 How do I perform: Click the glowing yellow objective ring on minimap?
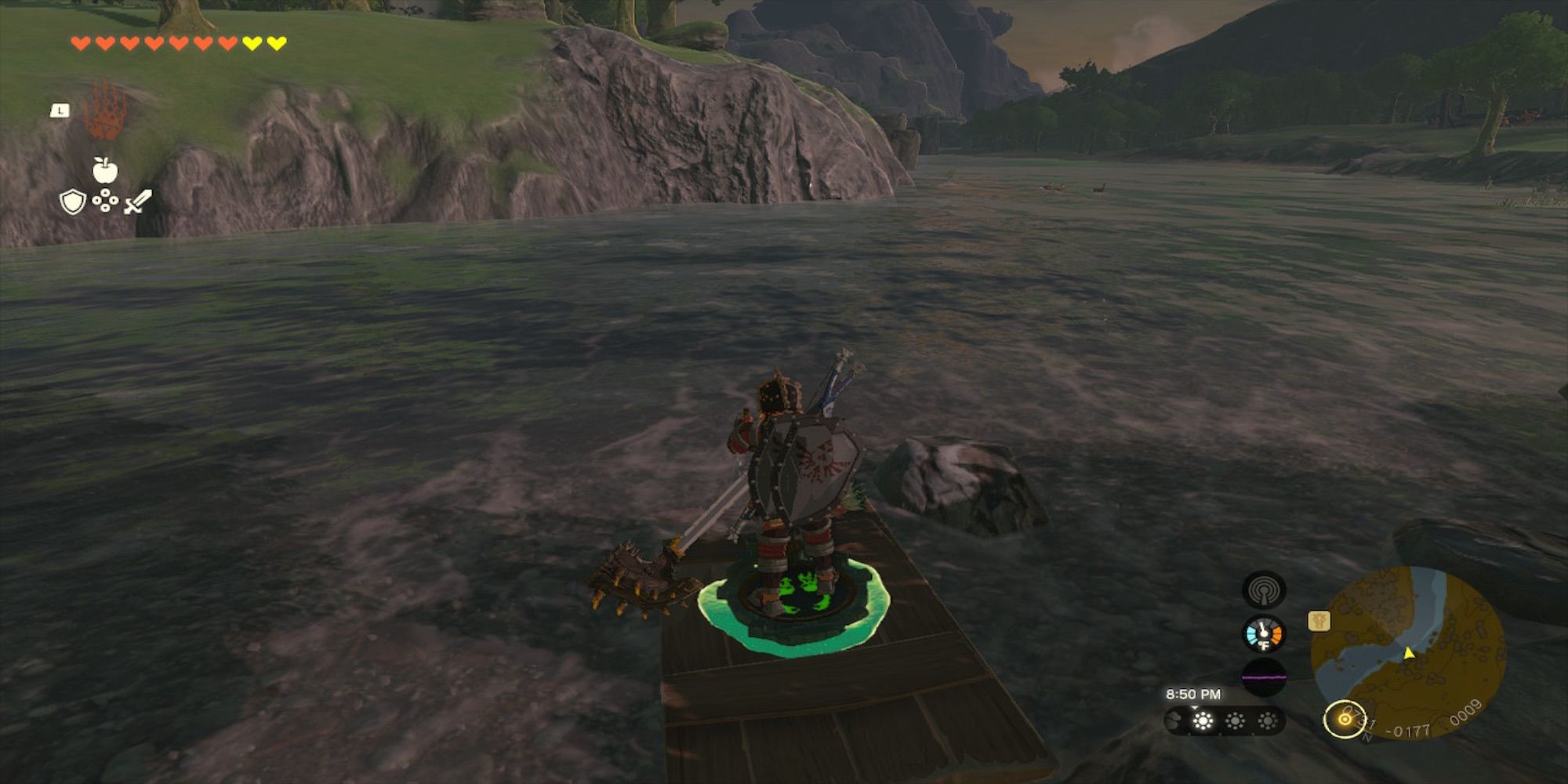pos(1345,718)
